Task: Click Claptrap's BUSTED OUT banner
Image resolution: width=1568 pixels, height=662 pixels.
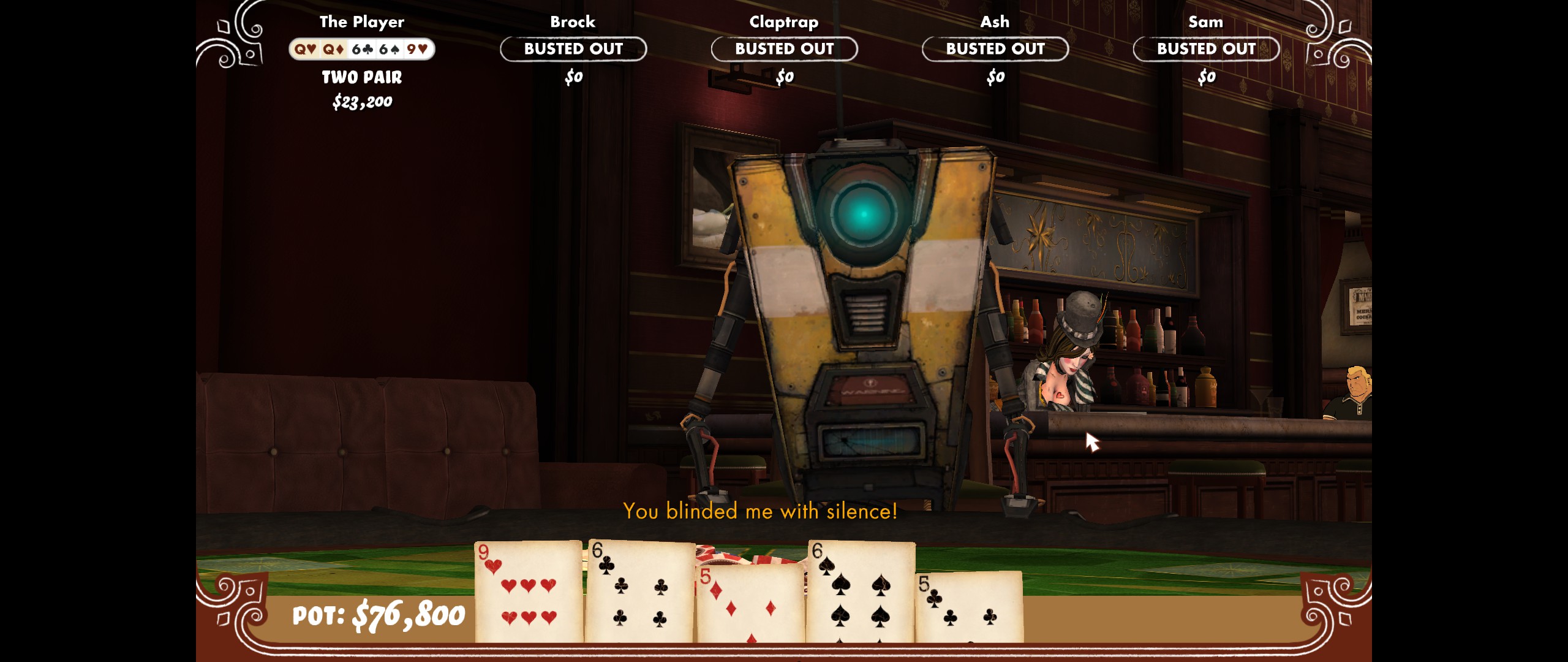Action: click(x=785, y=50)
